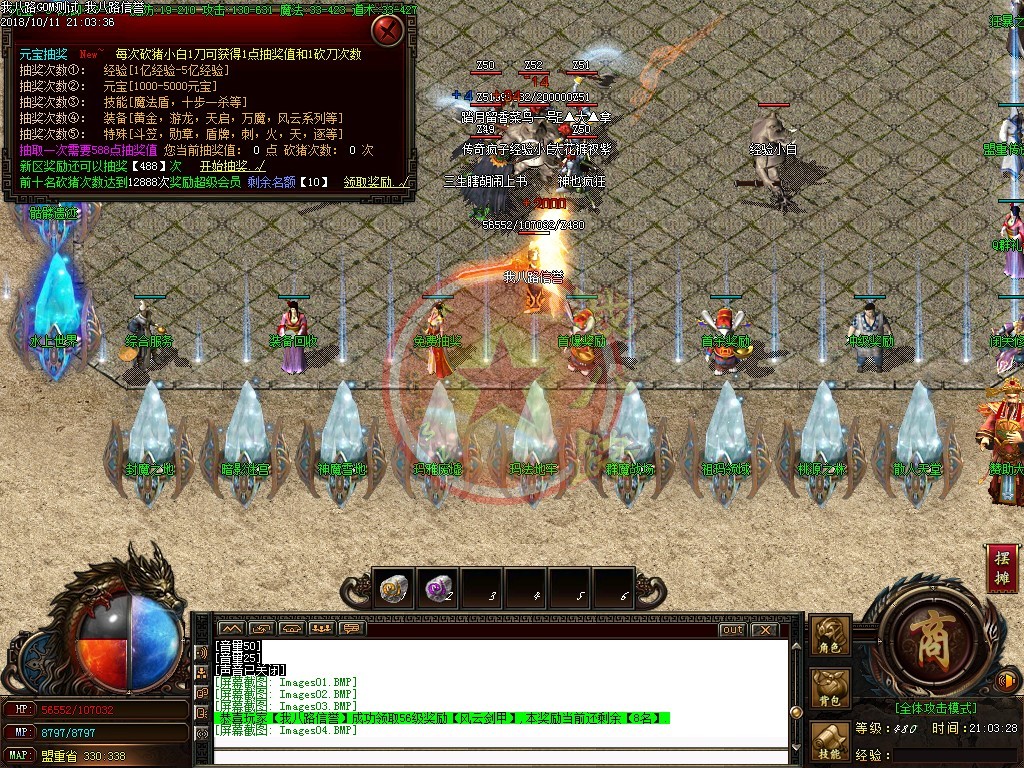Click the 摆摊 stall button

(x=1002, y=570)
